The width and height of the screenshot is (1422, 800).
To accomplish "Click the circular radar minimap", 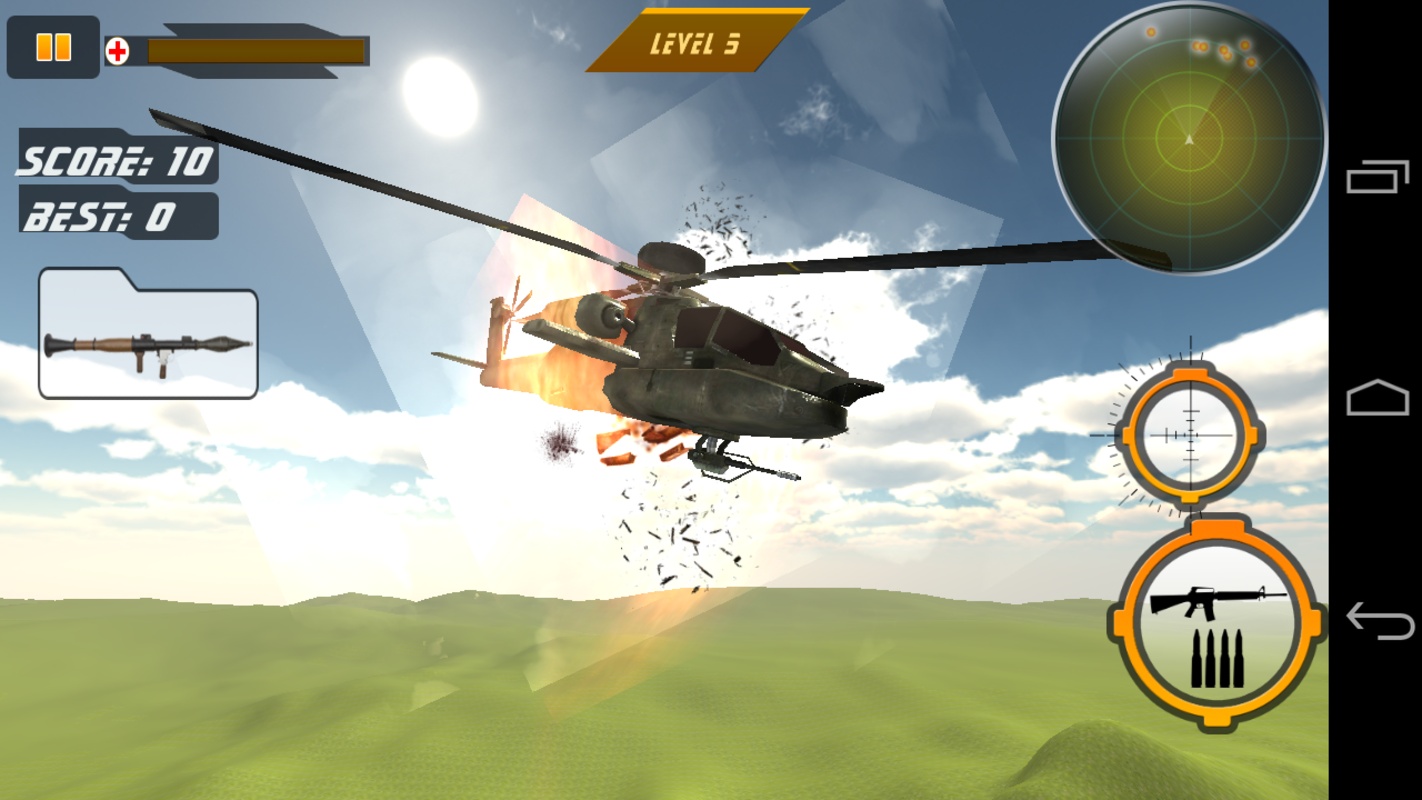I will [1188, 138].
